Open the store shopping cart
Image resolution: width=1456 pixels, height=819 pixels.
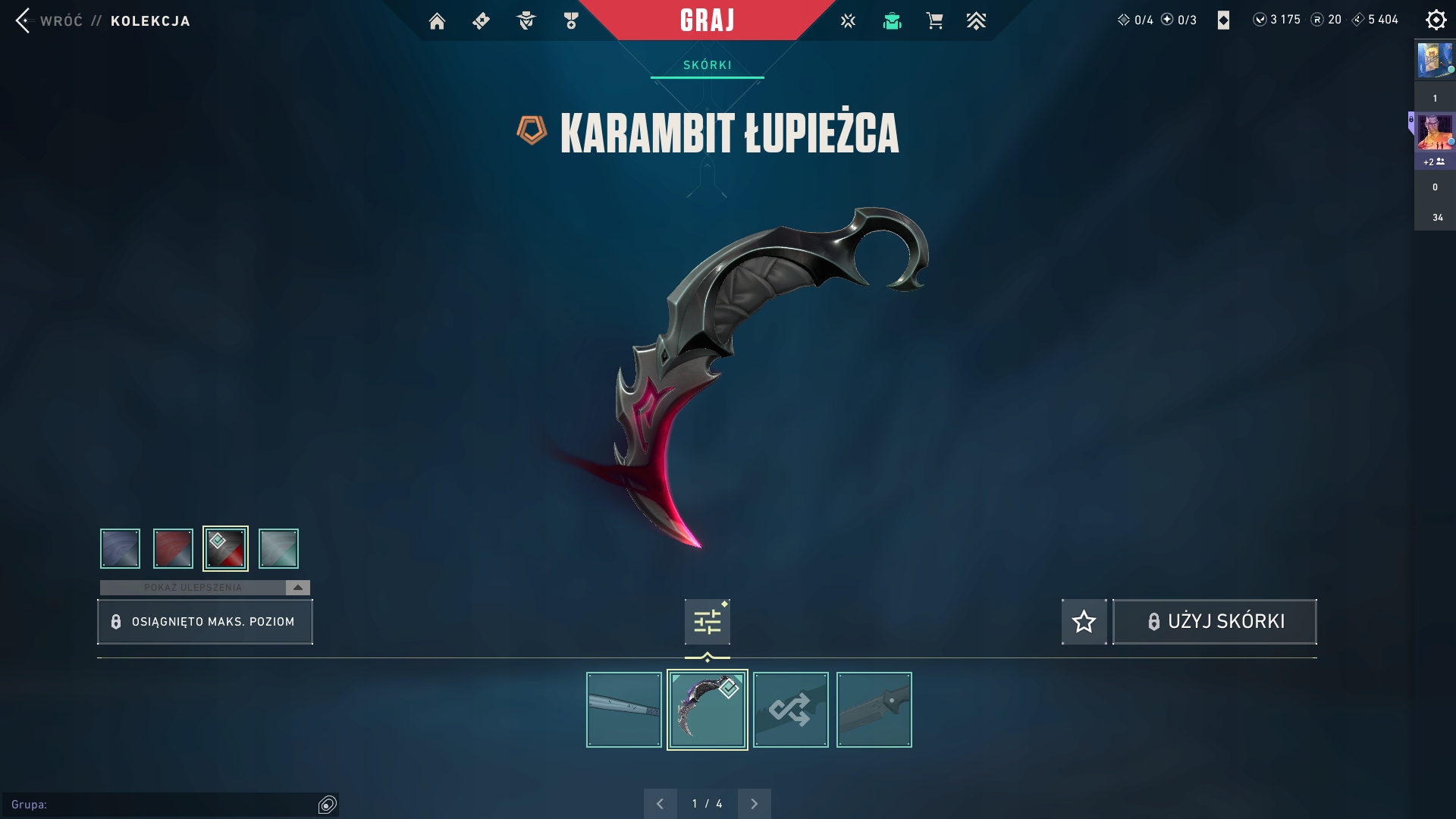tap(934, 21)
